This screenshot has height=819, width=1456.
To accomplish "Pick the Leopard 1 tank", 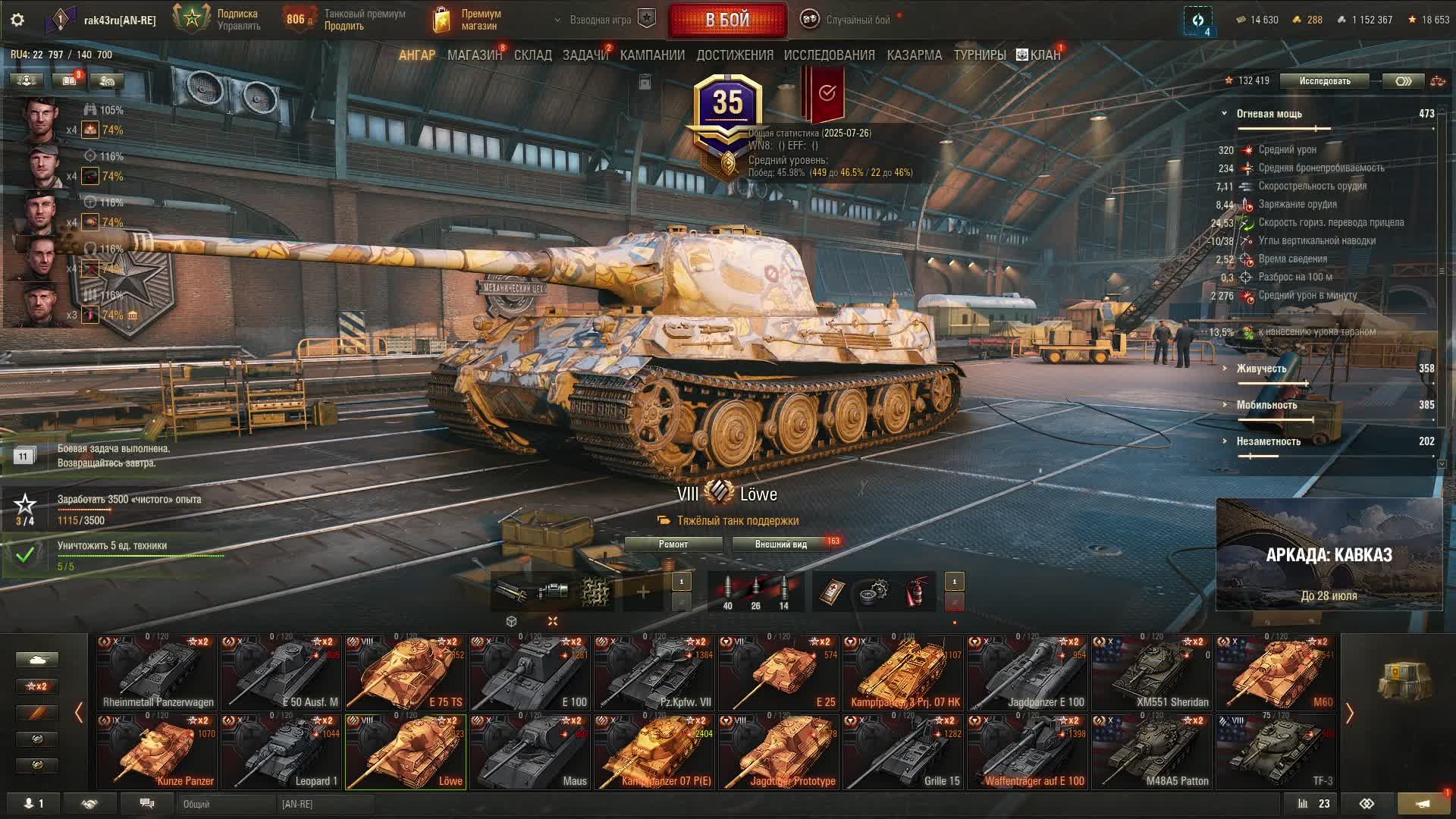I will tap(281, 752).
